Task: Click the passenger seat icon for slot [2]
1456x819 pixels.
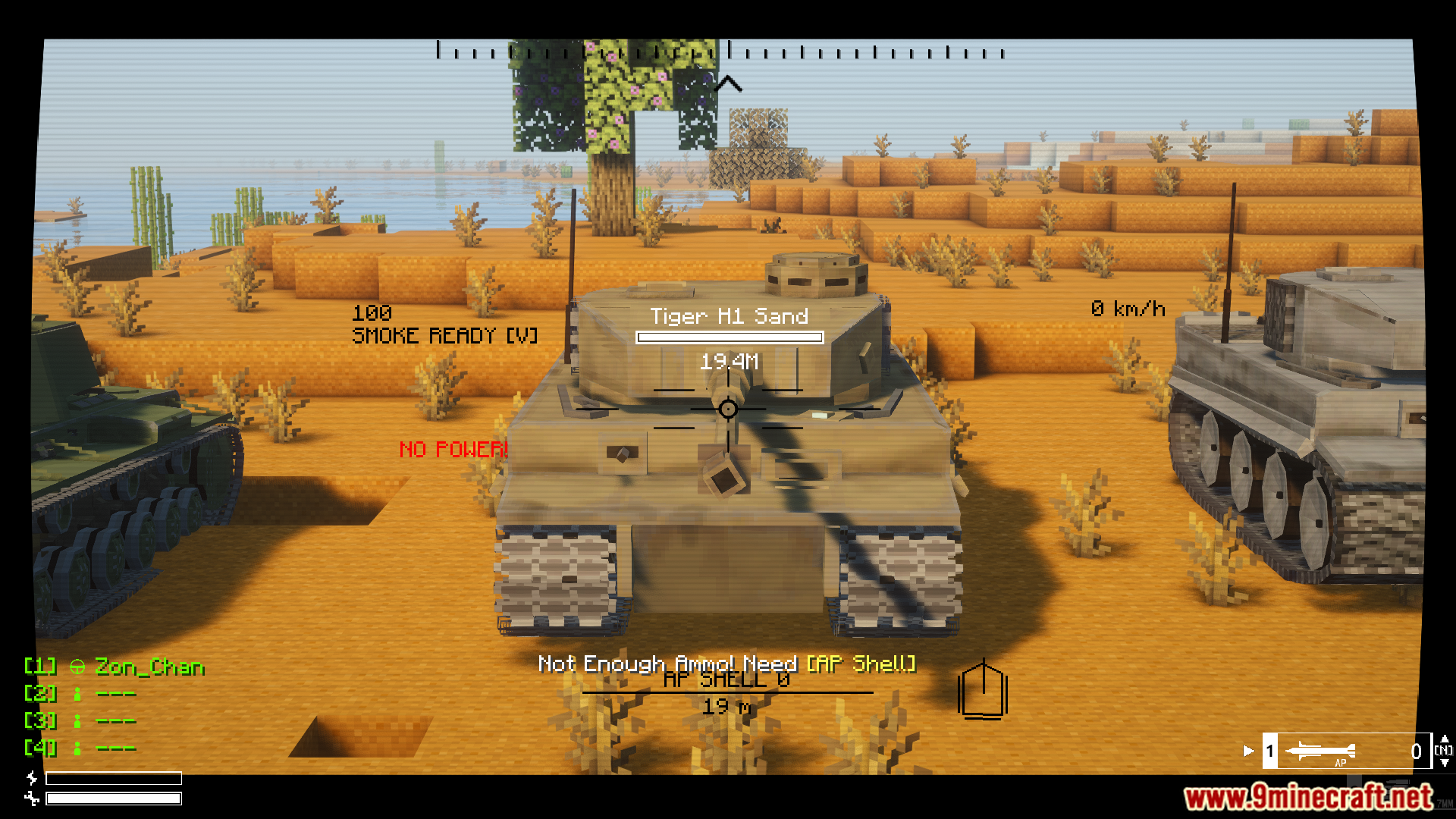Action: pos(76,693)
